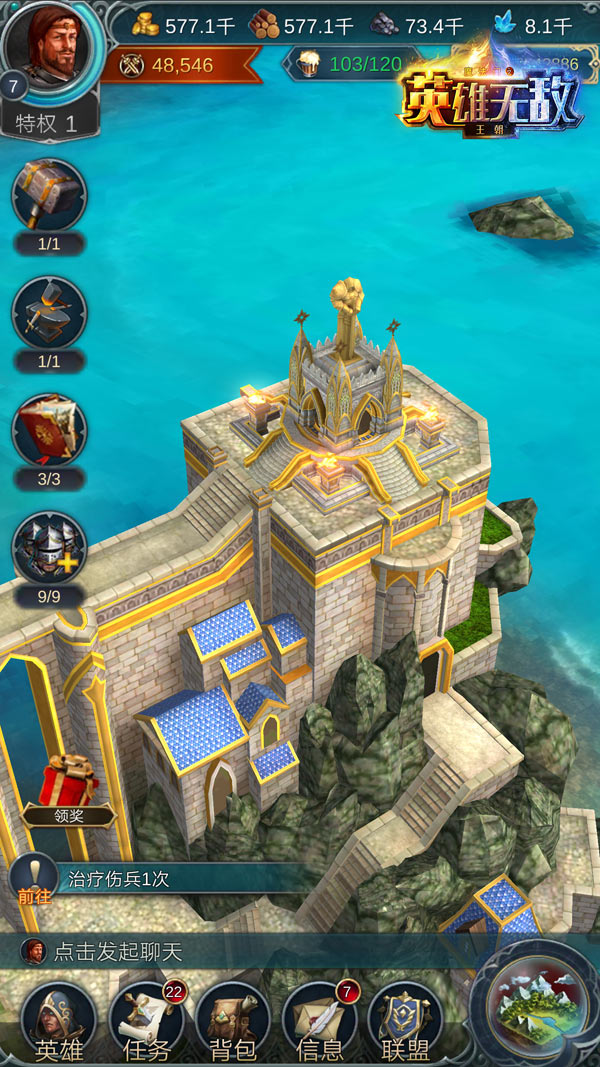Tap the gold coins resource

pos(184,25)
